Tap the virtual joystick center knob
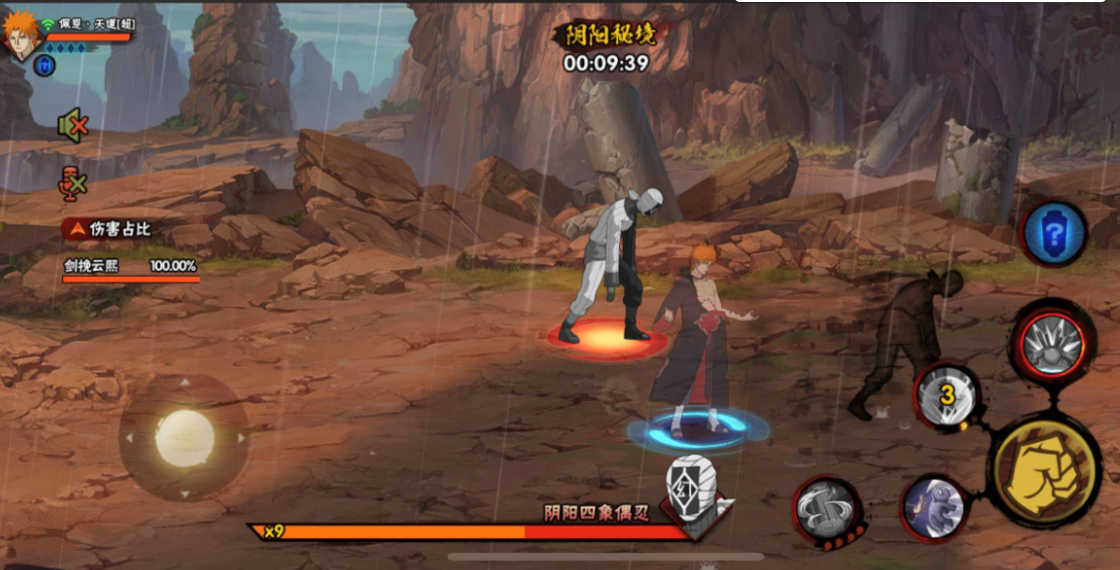This screenshot has height=570, width=1120. click(185, 438)
